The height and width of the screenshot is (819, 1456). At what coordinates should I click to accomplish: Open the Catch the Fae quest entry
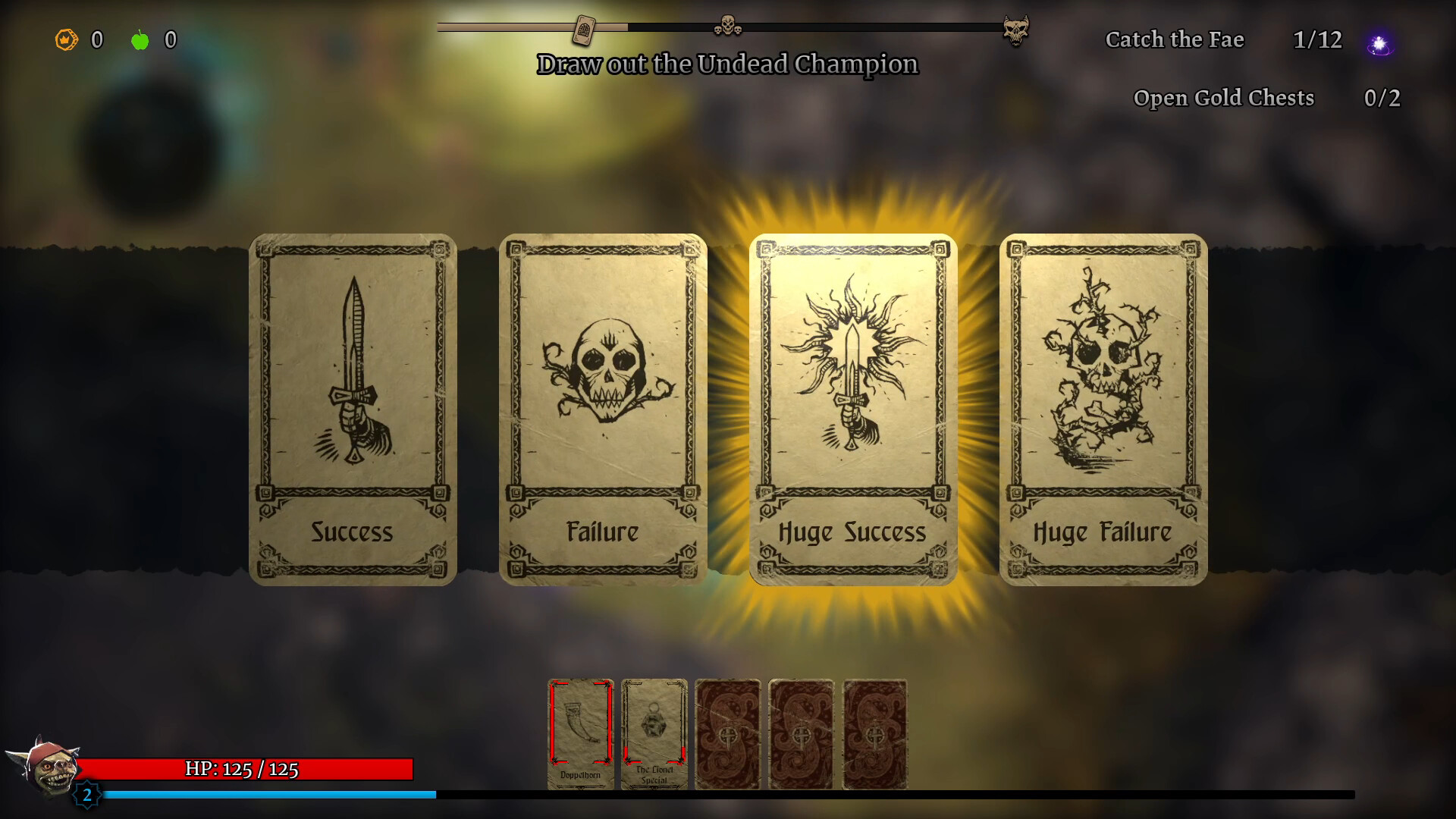click(x=1175, y=40)
